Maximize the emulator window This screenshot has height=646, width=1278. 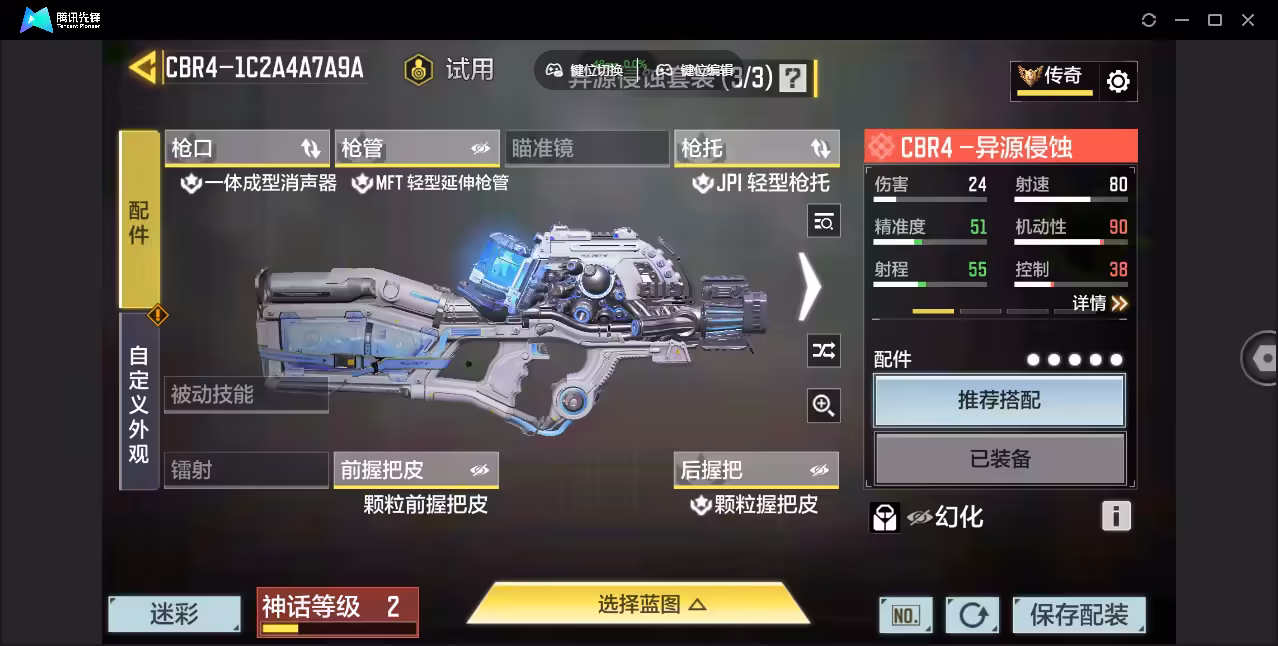point(1215,20)
